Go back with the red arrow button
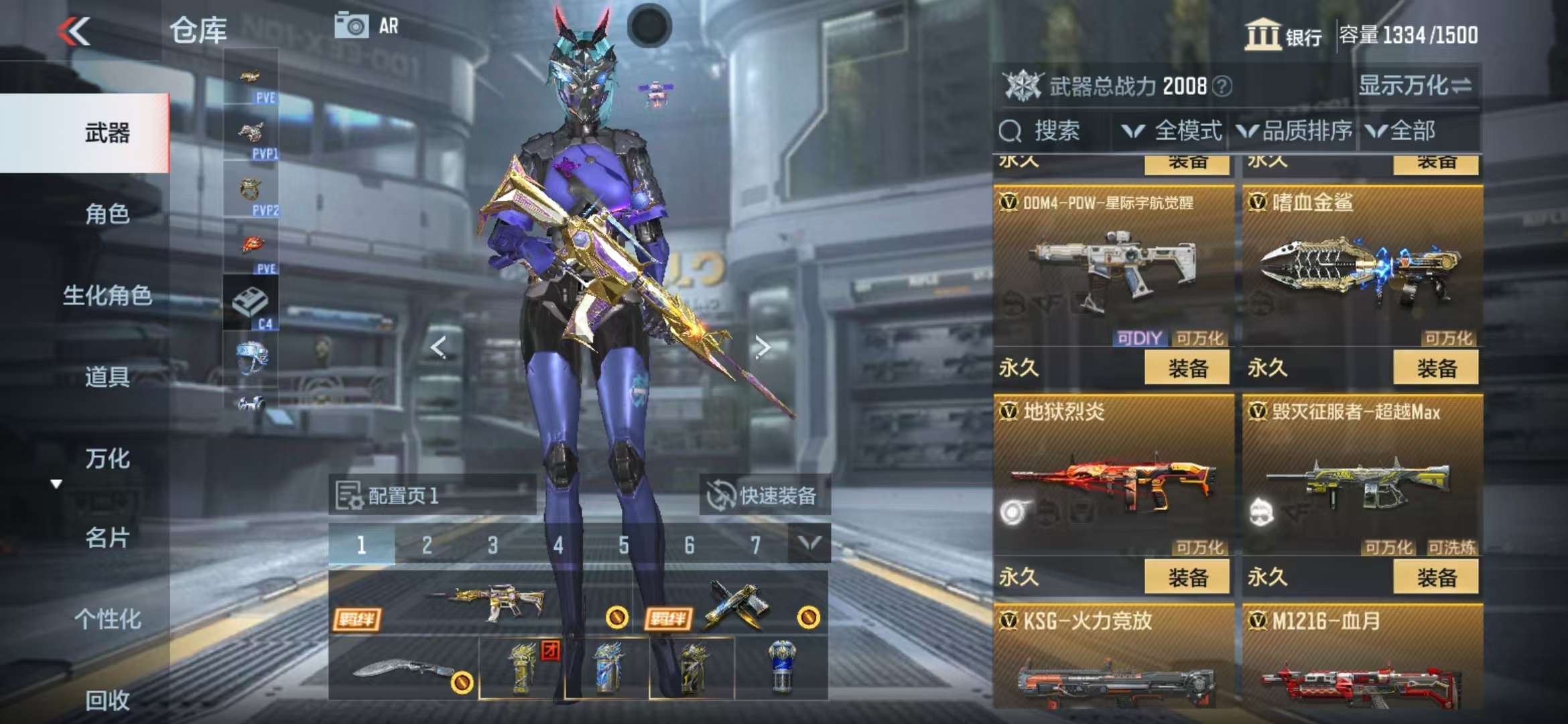Viewport: 1568px width, 724px height. click(74, 32)
